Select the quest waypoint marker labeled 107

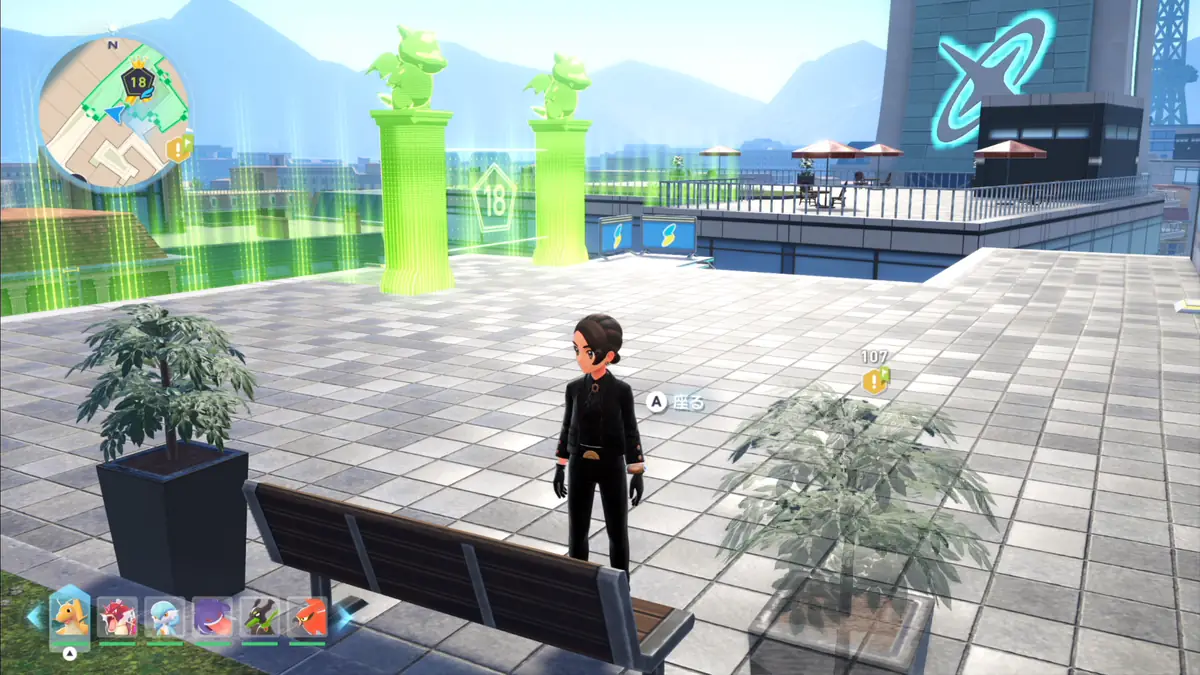pos(876,380)
